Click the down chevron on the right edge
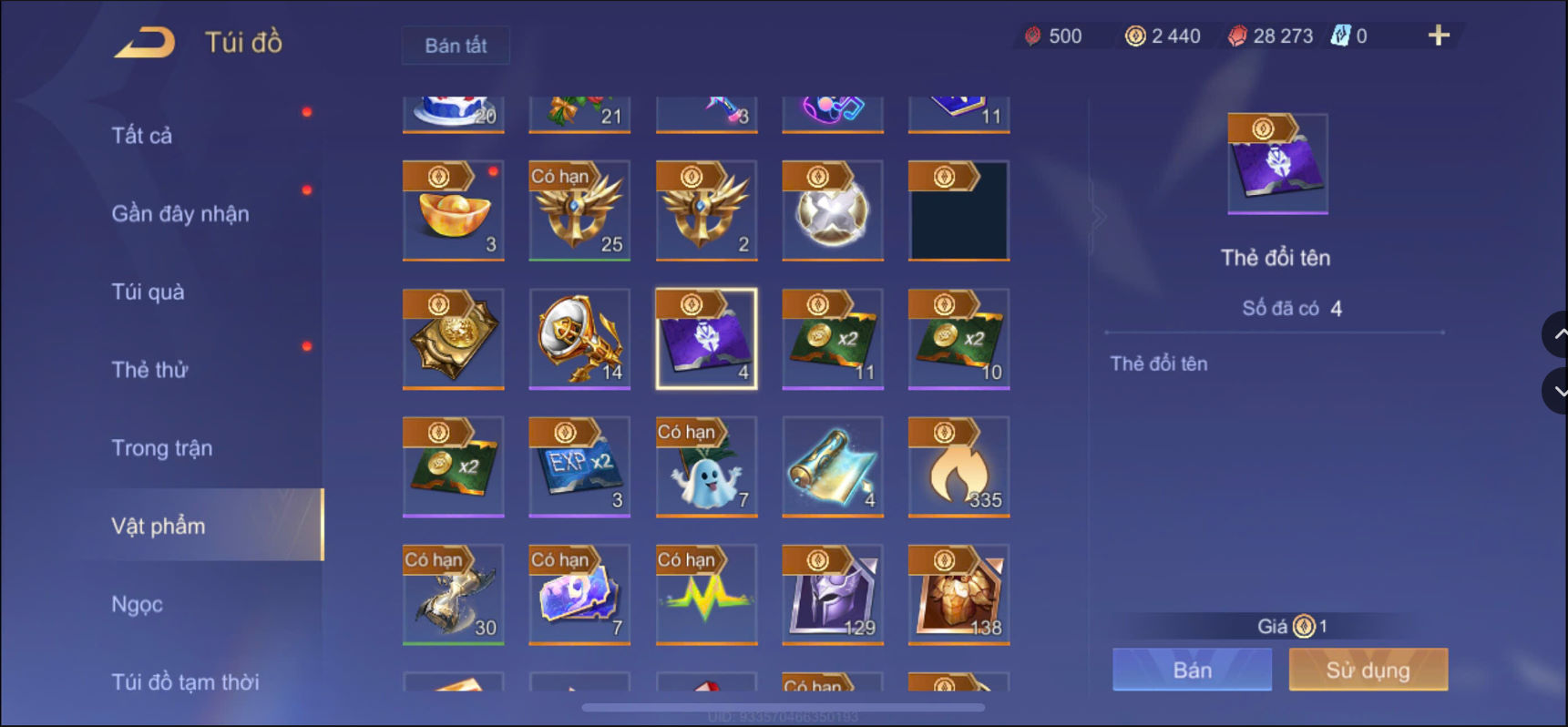Screen dimensions: 1568x727 pos(1554,391)
